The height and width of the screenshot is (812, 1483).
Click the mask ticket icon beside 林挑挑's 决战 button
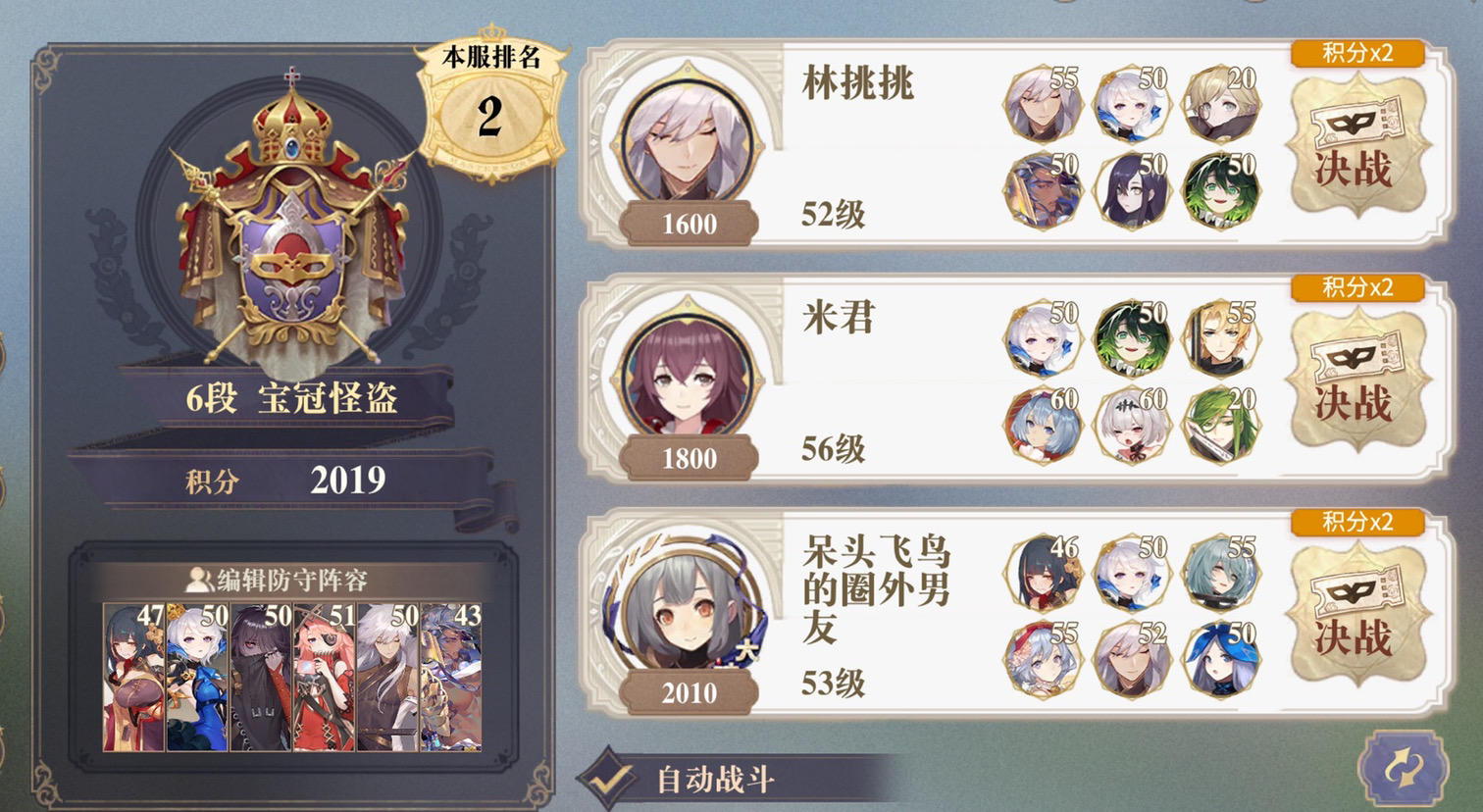tap(1356, 123)
